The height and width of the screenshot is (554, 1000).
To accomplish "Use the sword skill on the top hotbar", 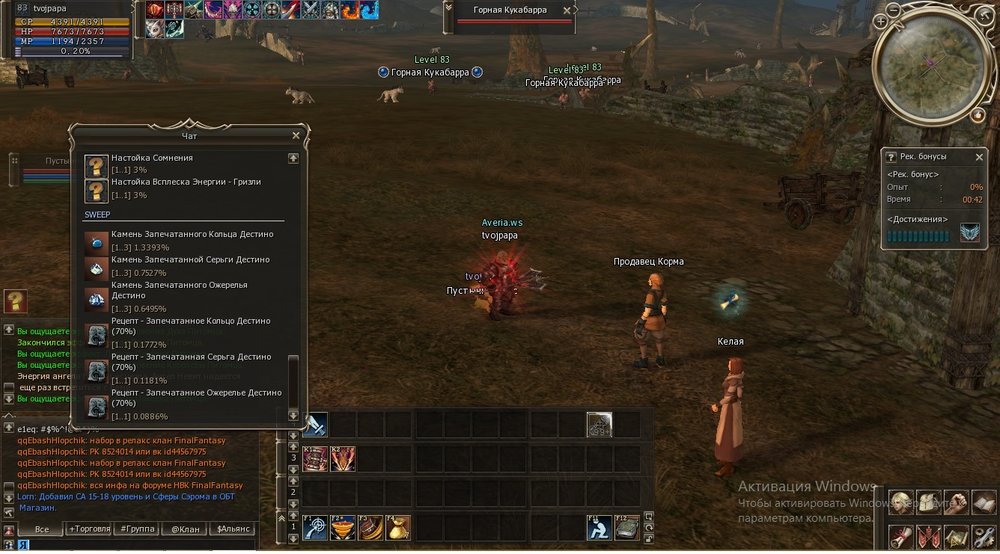I will coord(316,424).
